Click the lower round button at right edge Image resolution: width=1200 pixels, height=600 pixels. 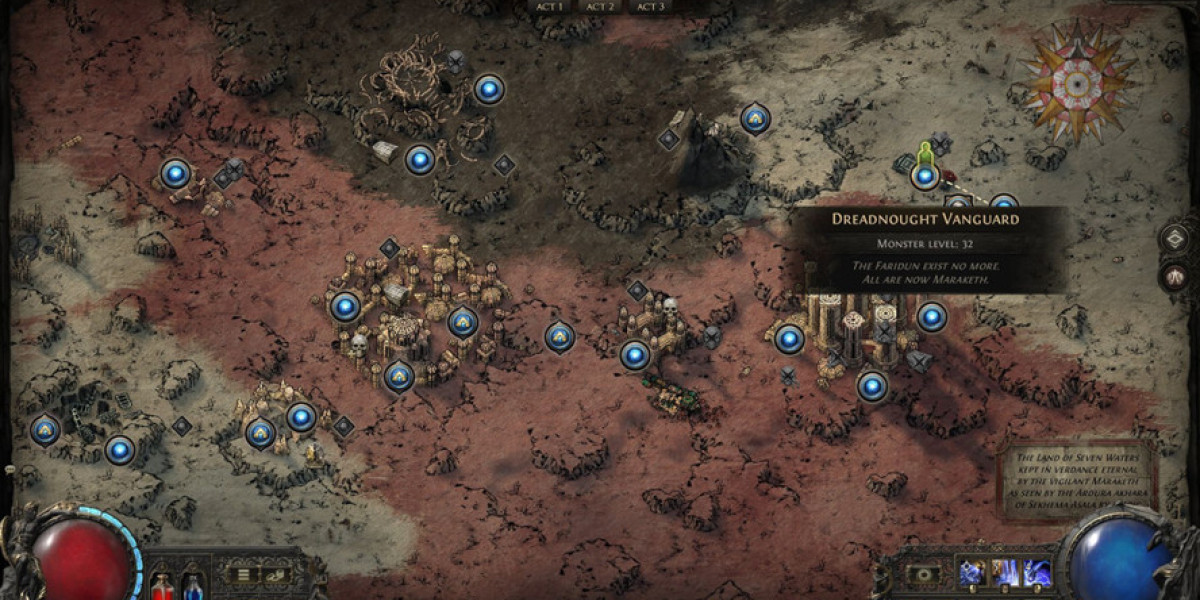click(x=1177, y=276)
